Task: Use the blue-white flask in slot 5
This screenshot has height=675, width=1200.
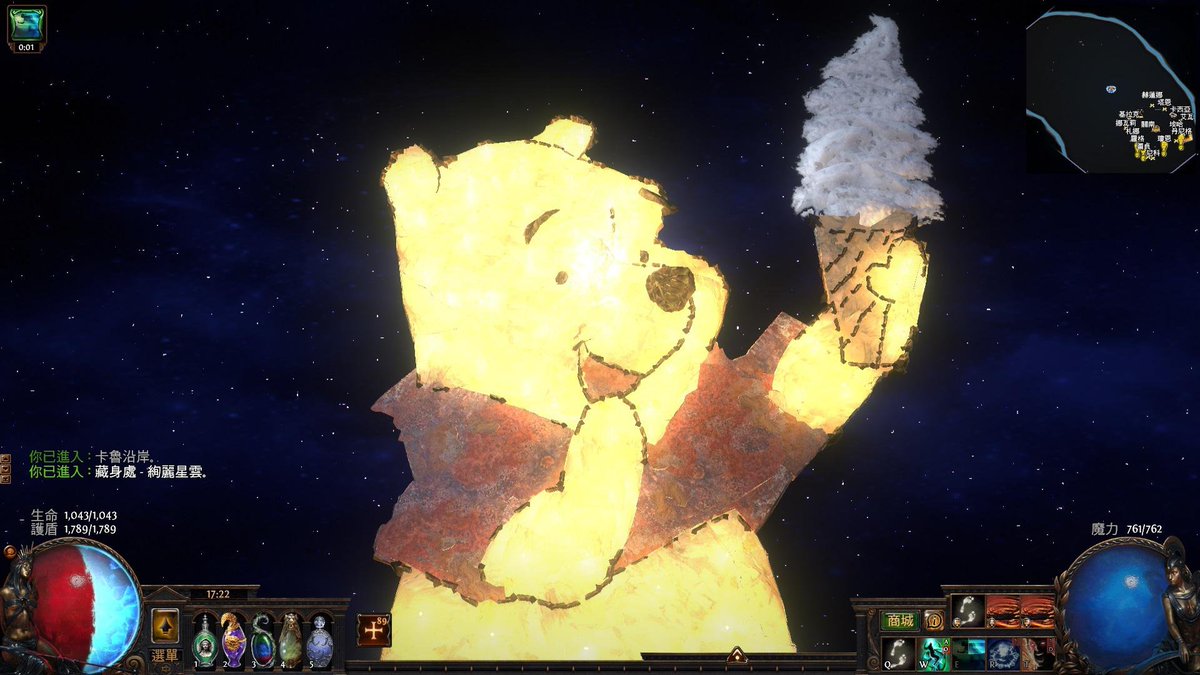Action: click(319, 639)
